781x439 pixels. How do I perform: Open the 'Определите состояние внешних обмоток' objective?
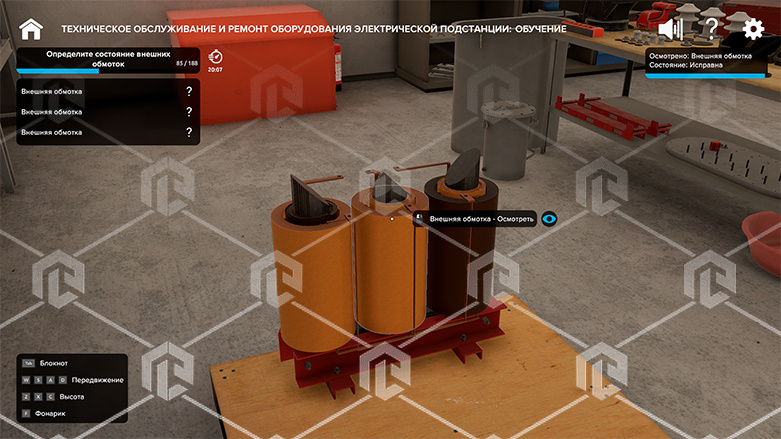pos(108,58)
